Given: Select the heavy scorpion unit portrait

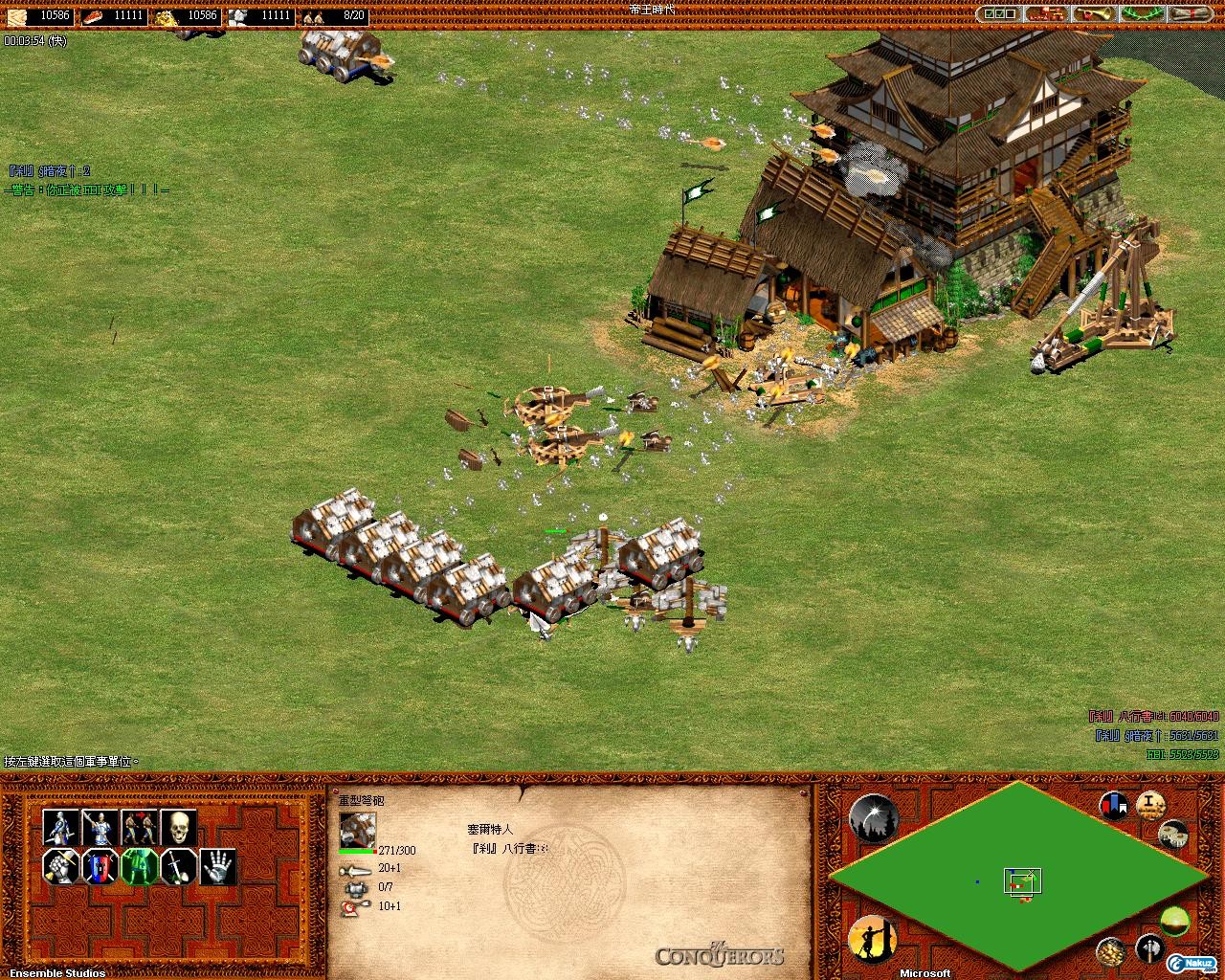Looking at the screenshot, I should (357, 829).
